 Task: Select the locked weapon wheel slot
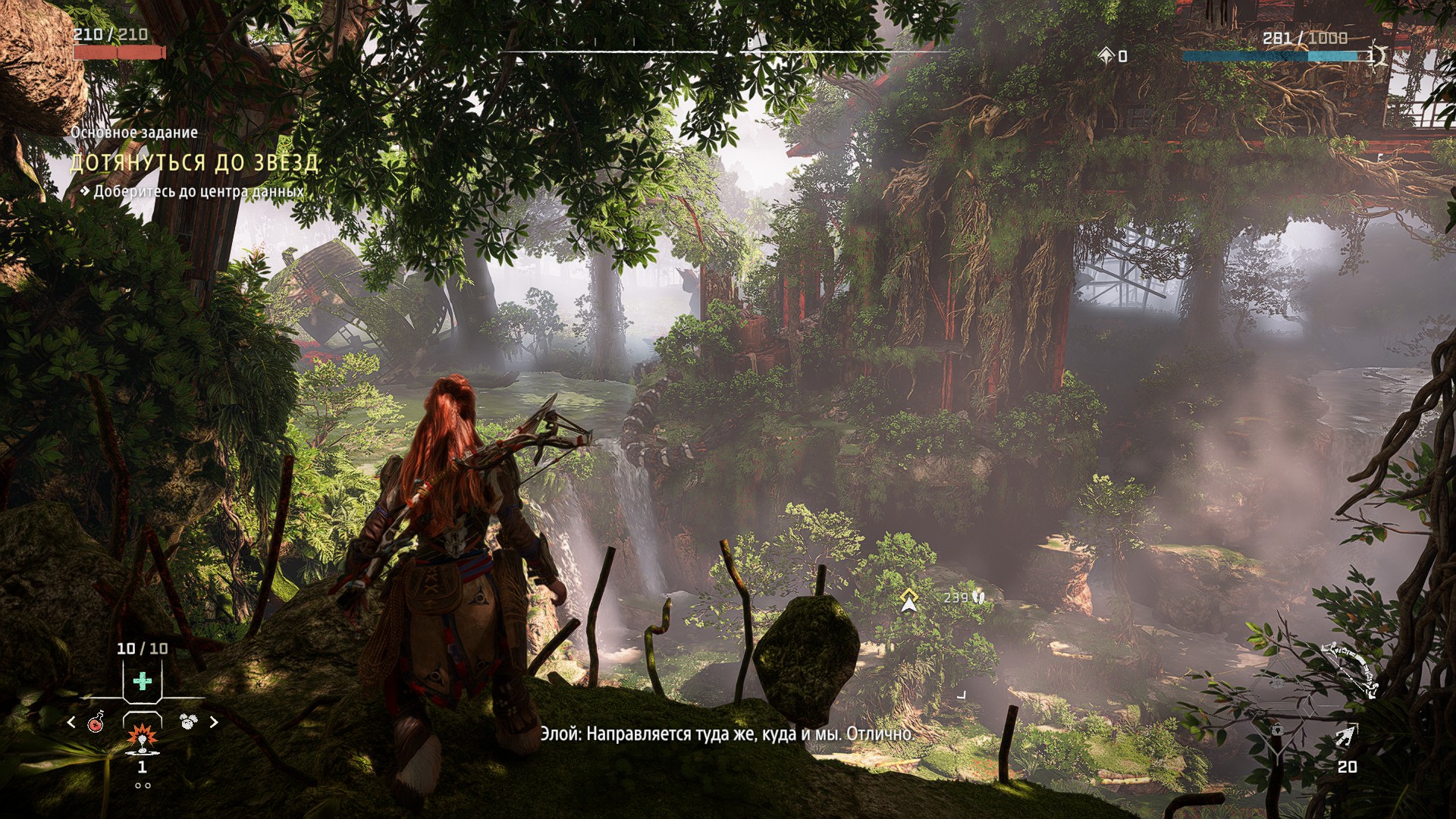point(1279,730)
